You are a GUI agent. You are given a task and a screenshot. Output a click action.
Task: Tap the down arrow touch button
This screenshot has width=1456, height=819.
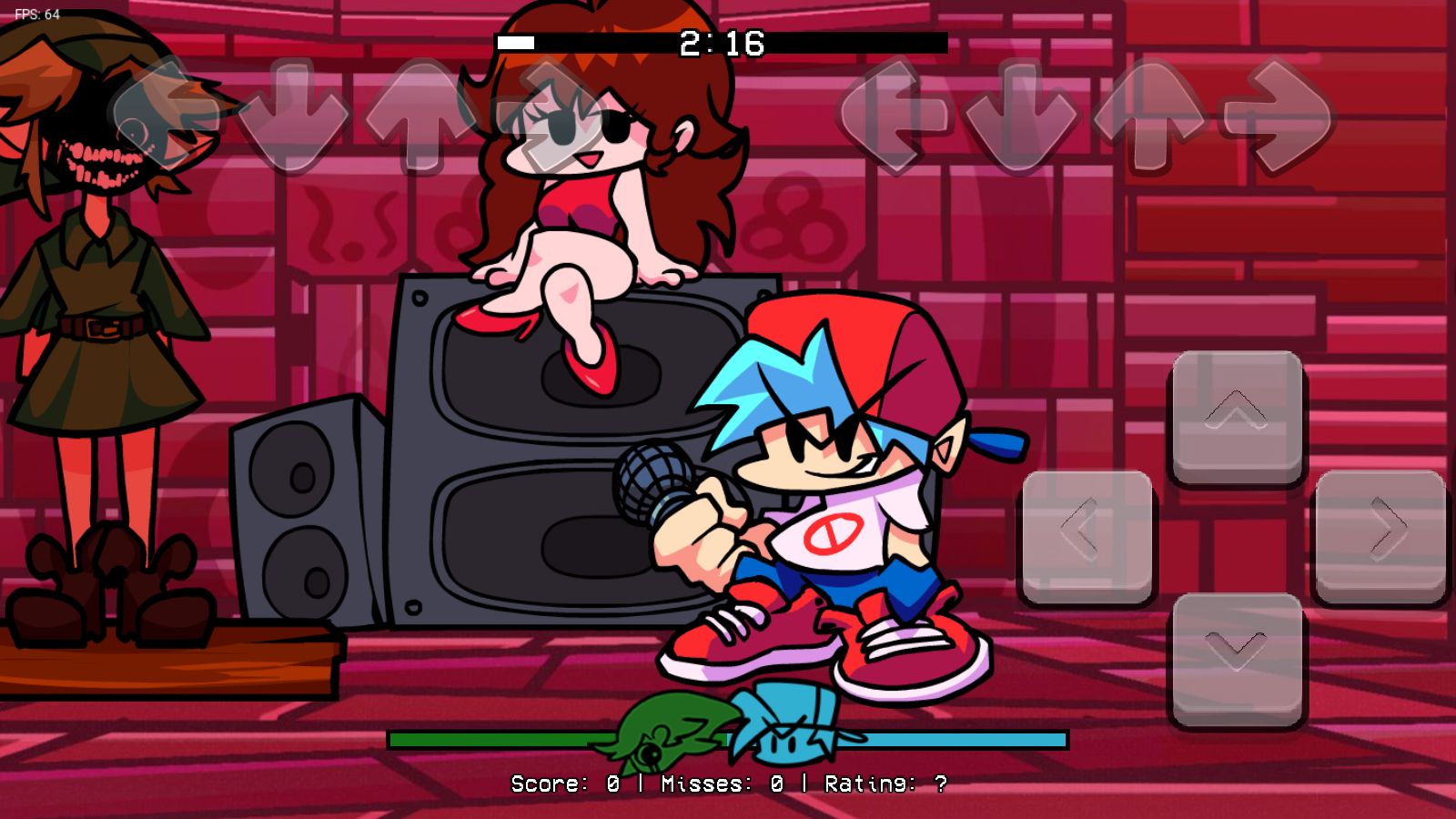[1237, 658]
